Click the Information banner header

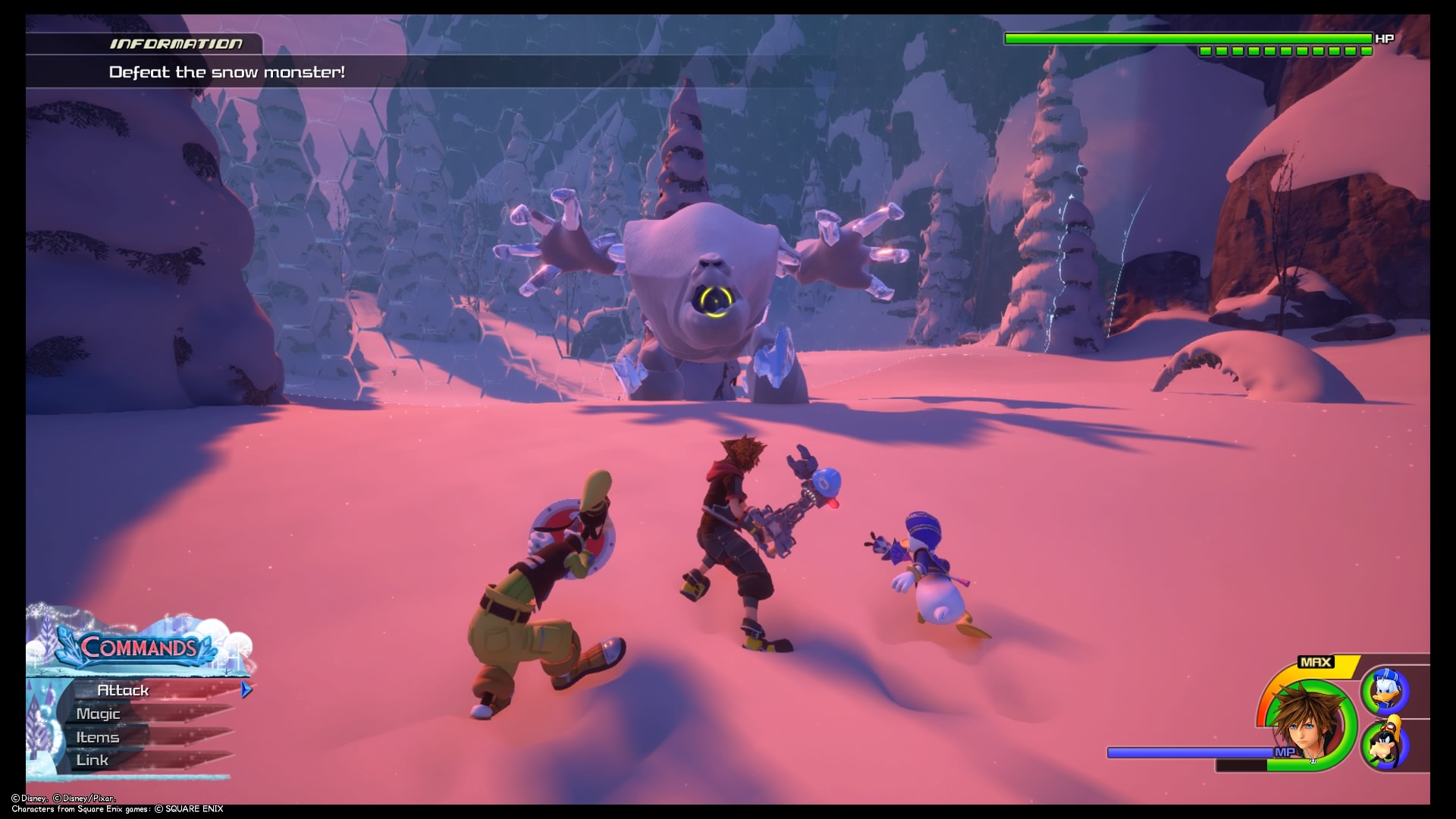176,44
